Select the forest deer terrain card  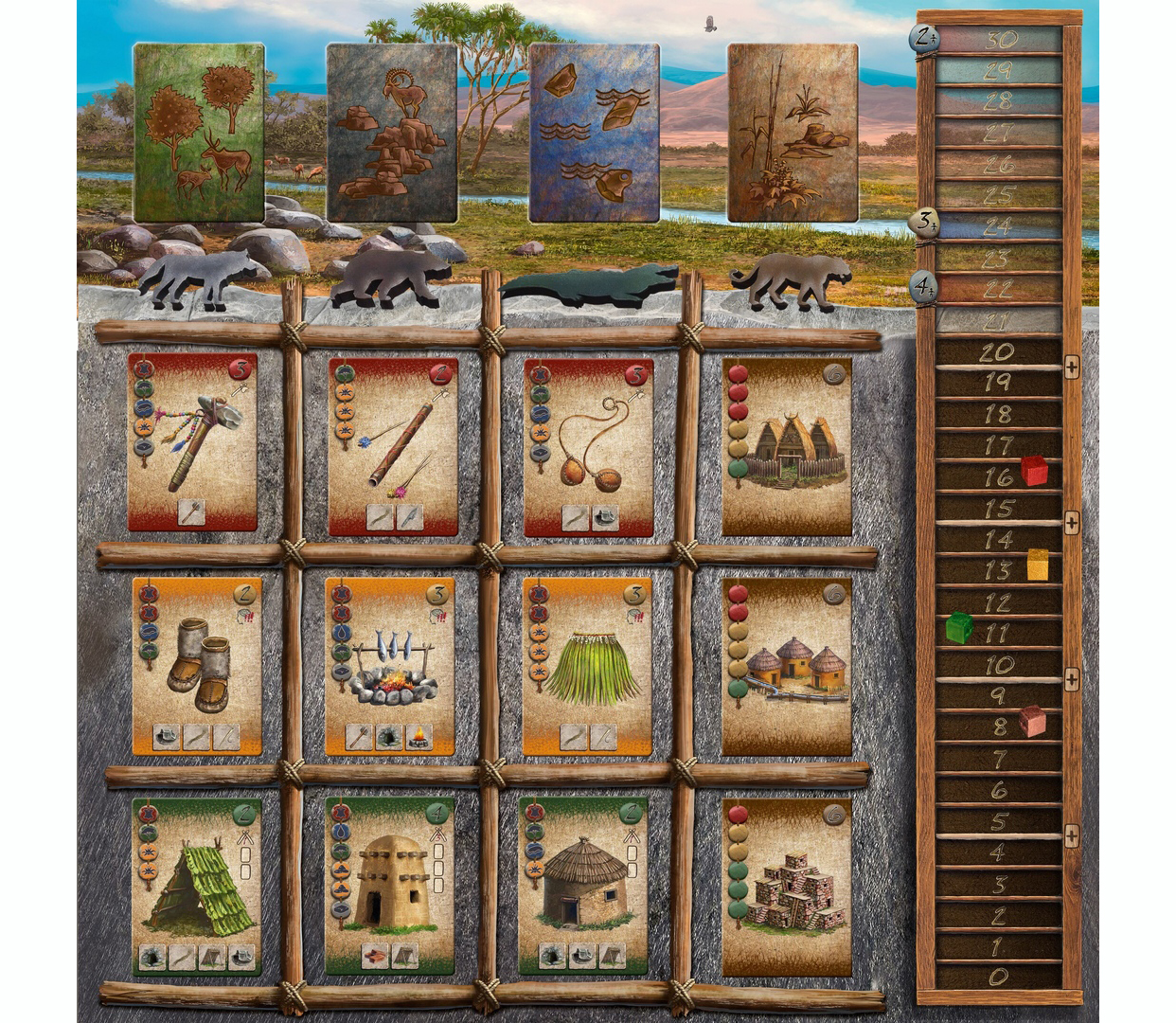pos(199,133)
